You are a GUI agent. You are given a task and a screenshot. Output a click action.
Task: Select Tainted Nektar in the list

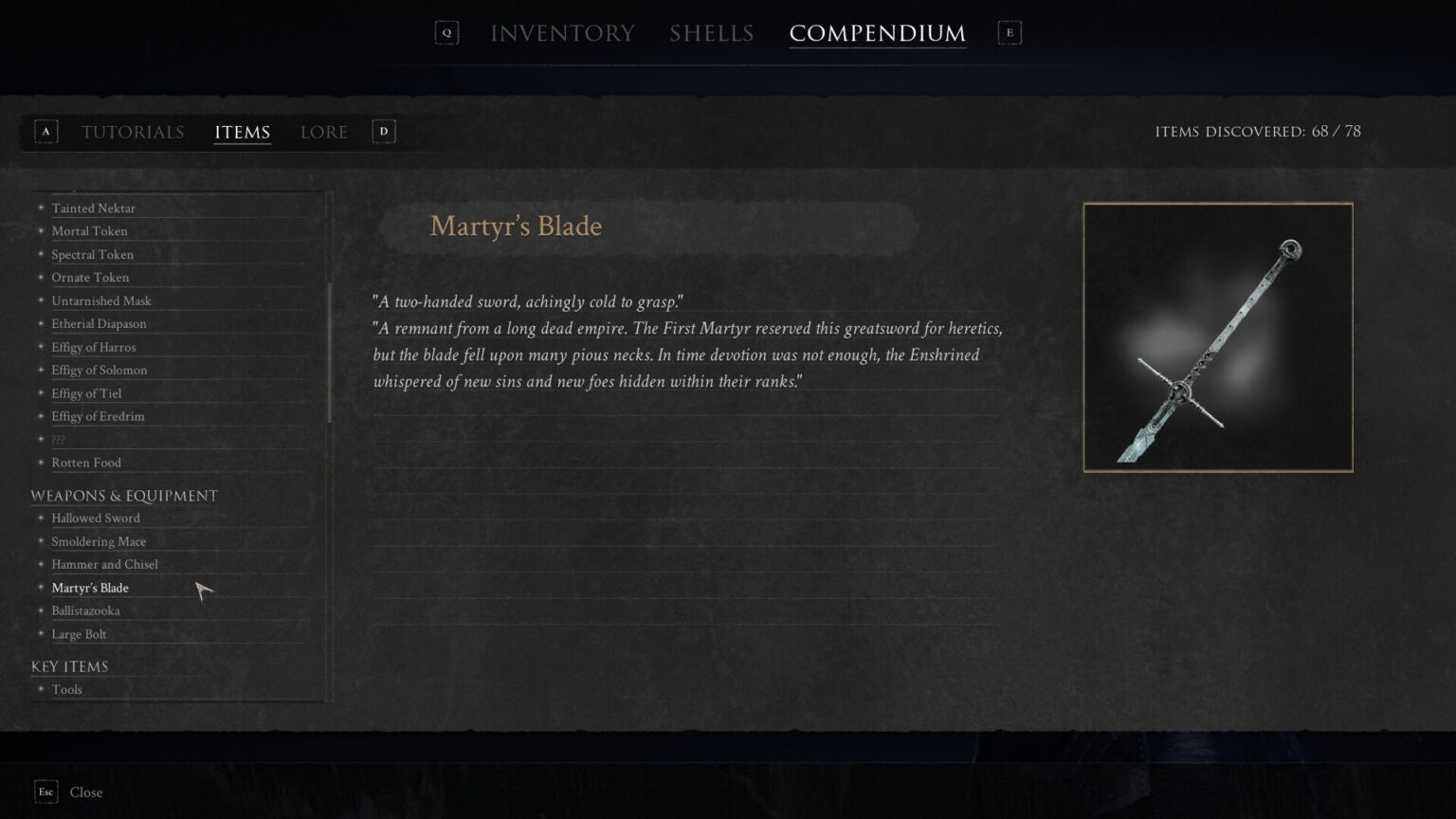coord(93,208)
